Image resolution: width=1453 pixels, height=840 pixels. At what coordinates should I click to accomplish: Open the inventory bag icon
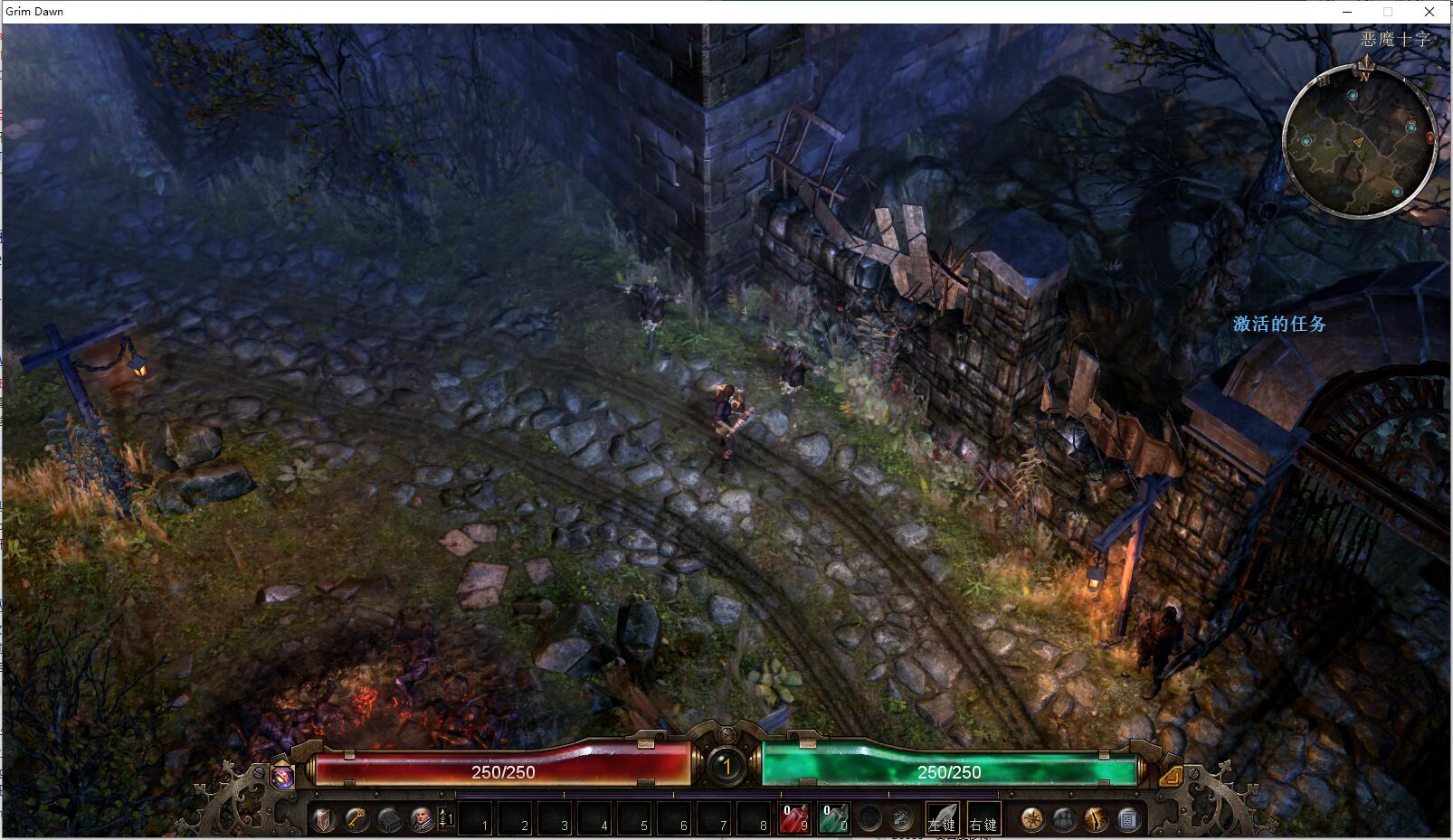tap(389, 819)
